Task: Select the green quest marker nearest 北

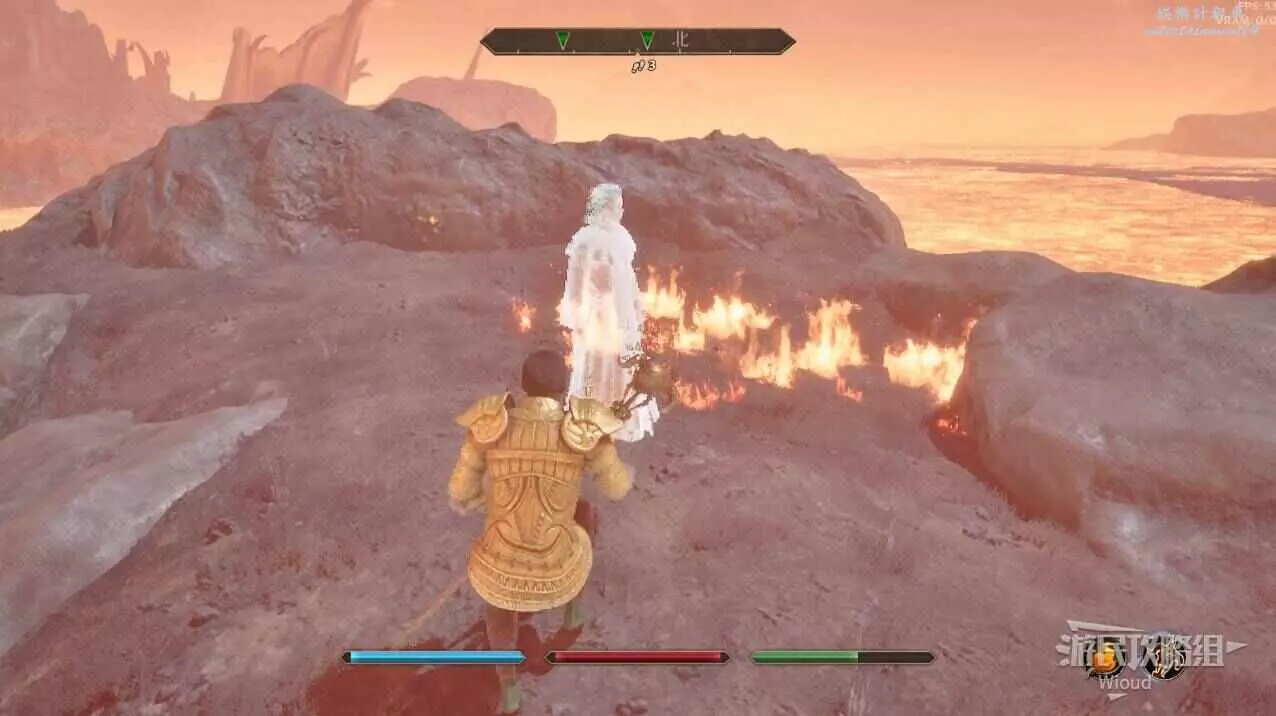Action: [x=647, y=40]
